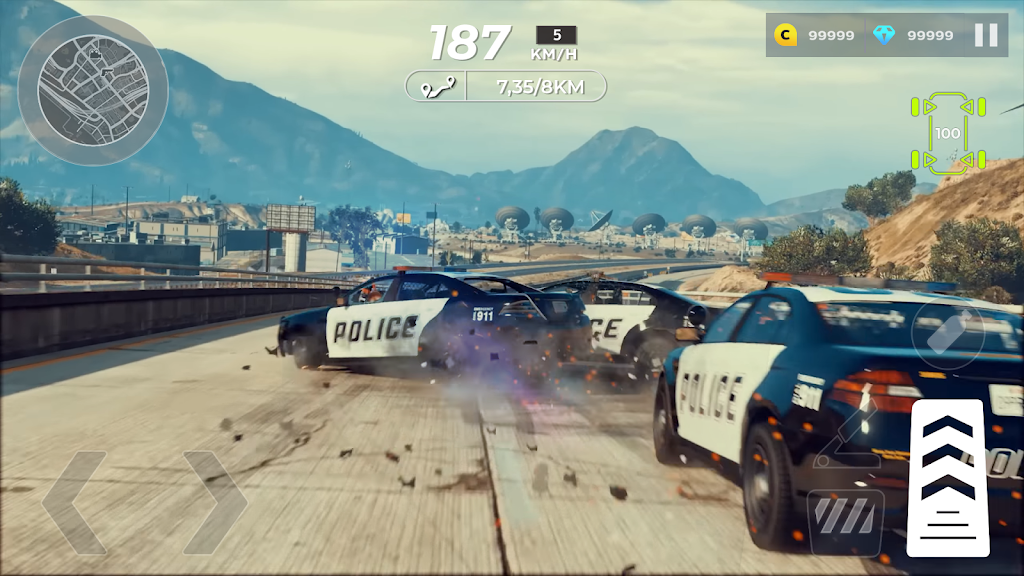The image size is (1024, 576).
Task: Pause the game with the pause button
Action: point(986,35)
